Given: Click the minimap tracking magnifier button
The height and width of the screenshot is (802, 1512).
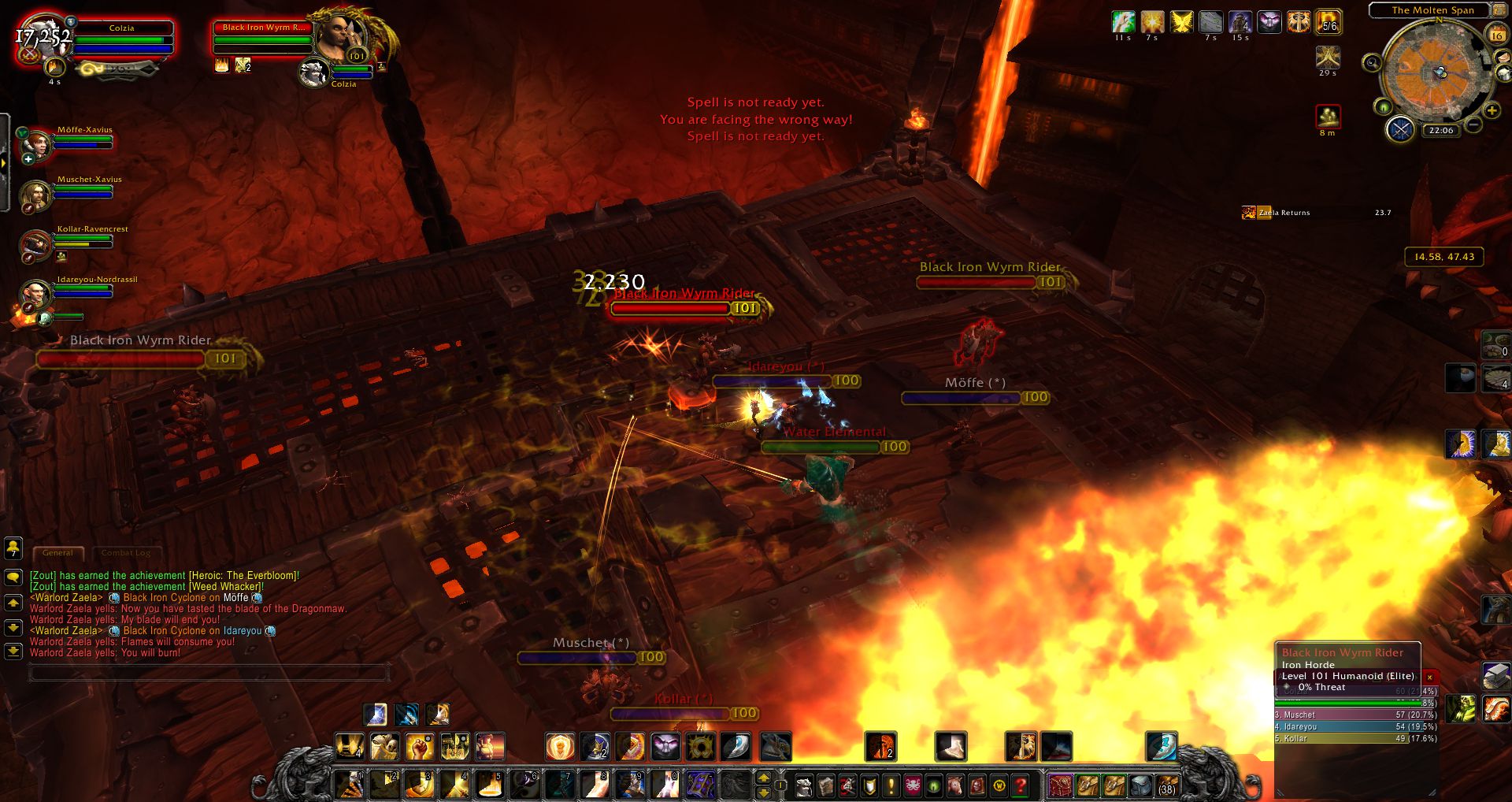Looking at the screenshot, I should (1372, 63).
